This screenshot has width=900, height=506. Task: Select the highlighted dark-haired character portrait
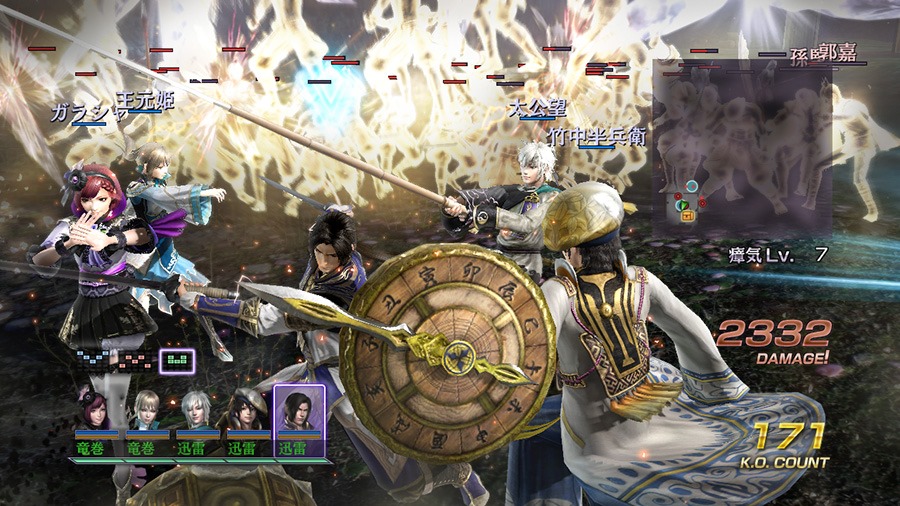coord(298,409)
